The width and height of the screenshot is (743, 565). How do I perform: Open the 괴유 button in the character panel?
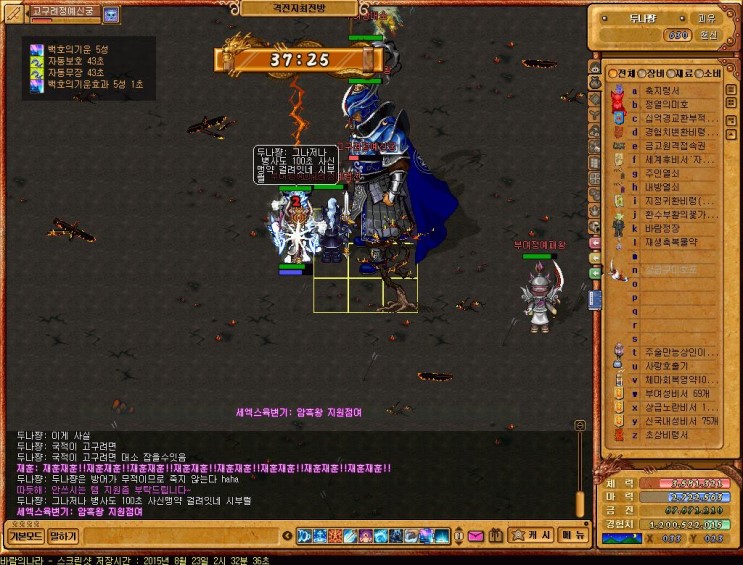tap(707, 18)
